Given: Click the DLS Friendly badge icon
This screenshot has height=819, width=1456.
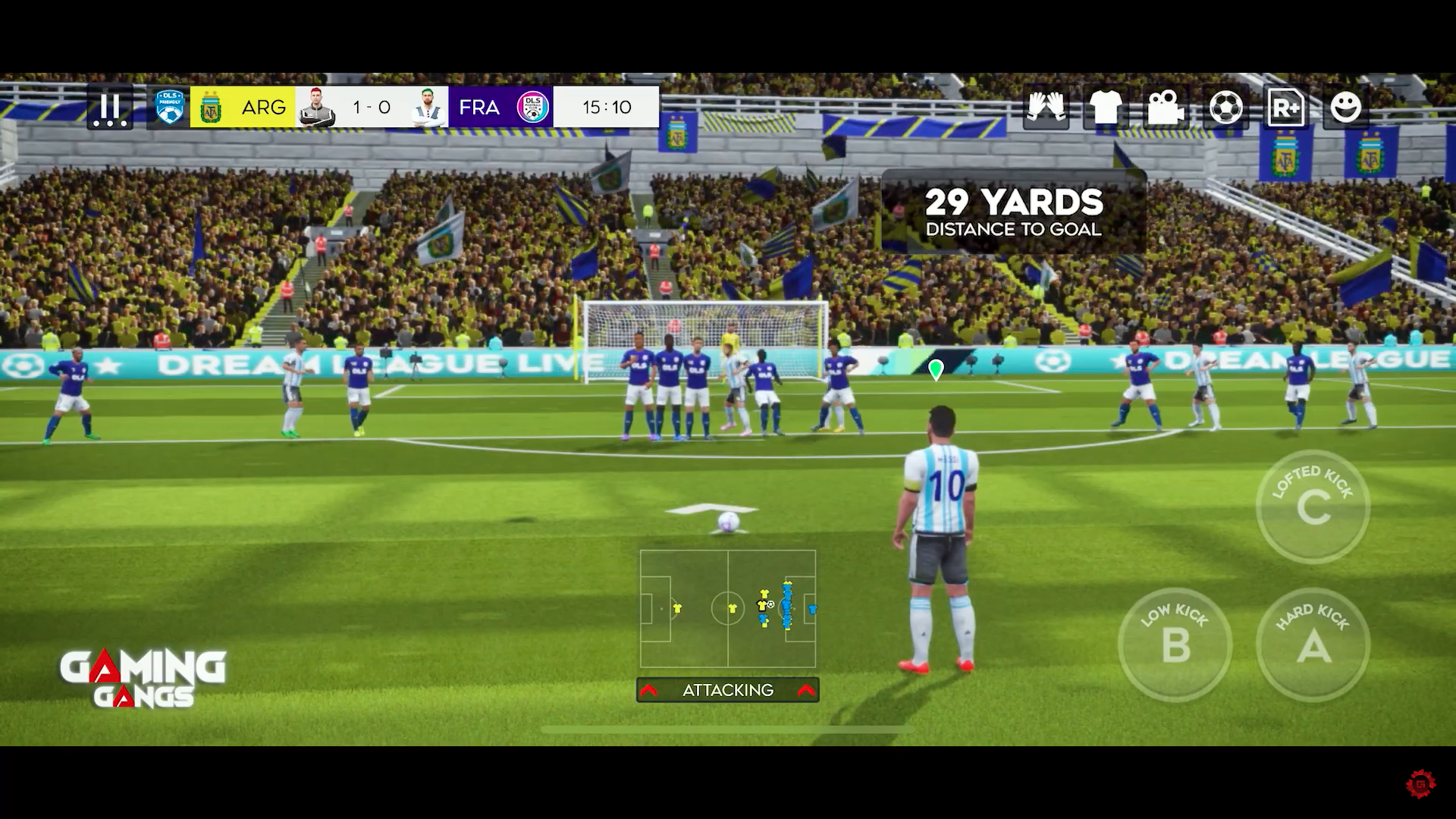Looking at the screenshot, I should point(171,107).
